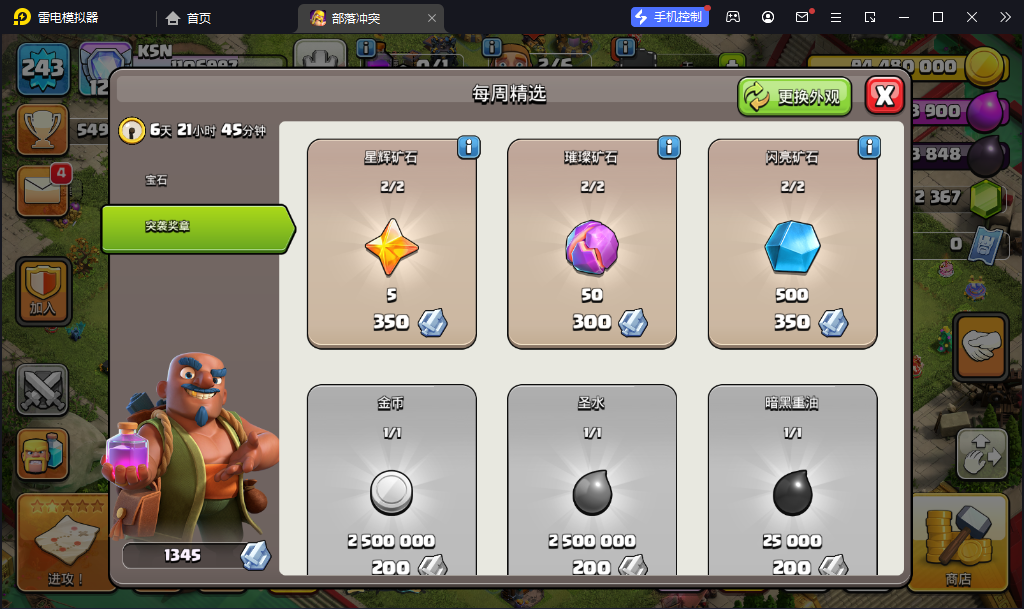
Task: Buy the 星辉矿石 offer card
Action: pyautogui.click(x=391, y=244)
